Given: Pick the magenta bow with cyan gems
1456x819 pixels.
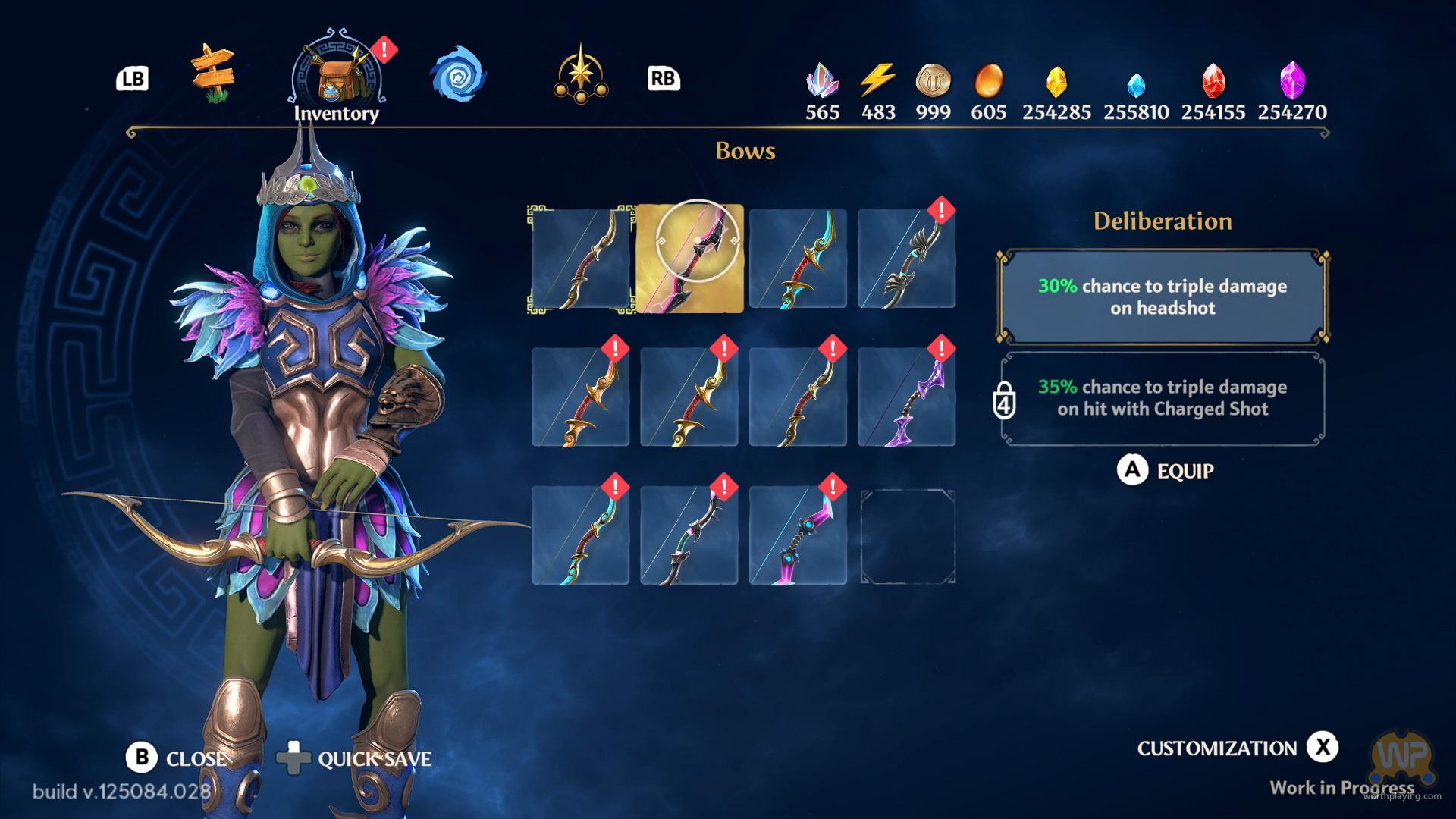Looking at the screenshot, I should [x=798, y=536].
